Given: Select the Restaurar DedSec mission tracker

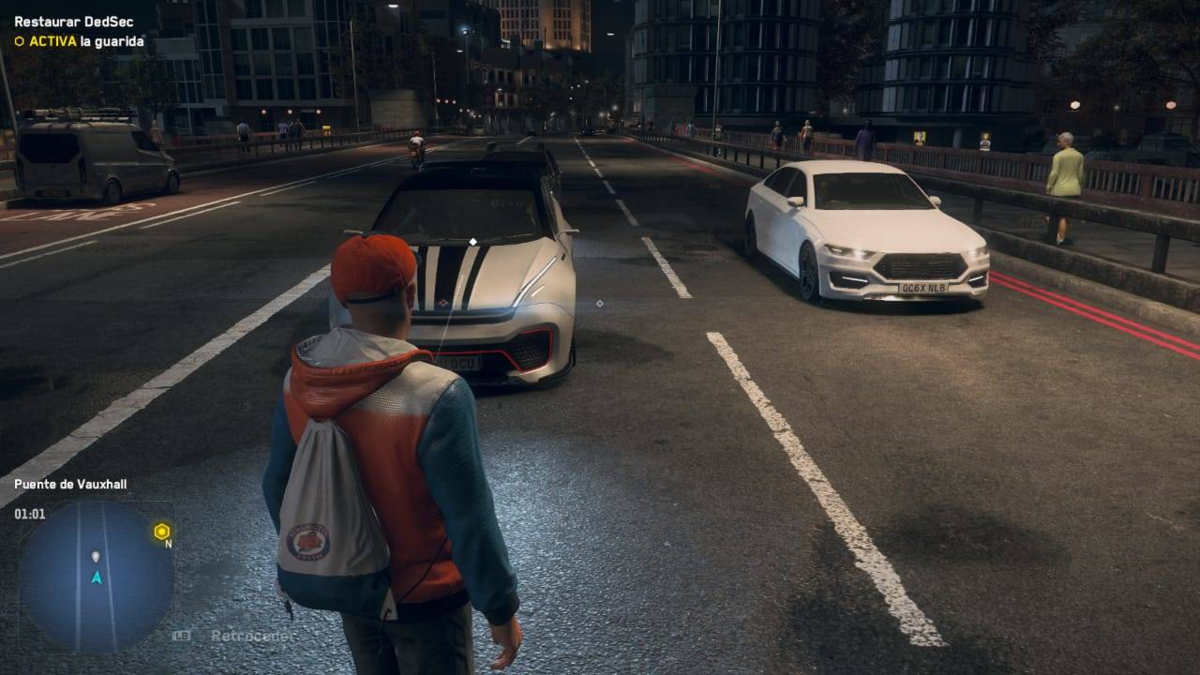Looking at the screenshot, I should pyautogui.click(x=60, y=21).
